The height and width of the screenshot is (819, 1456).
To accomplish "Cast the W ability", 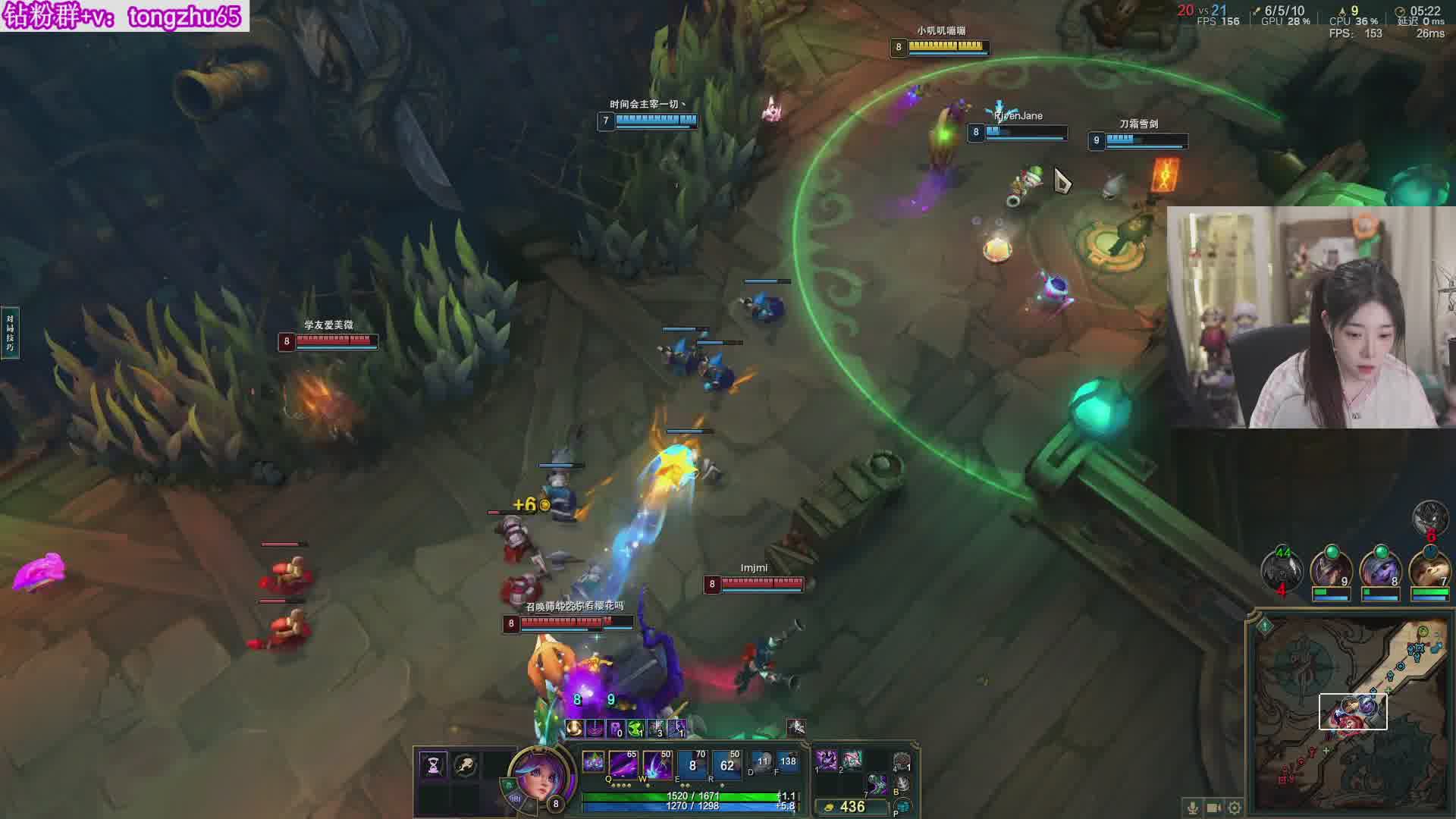I will tap(657, 764).
